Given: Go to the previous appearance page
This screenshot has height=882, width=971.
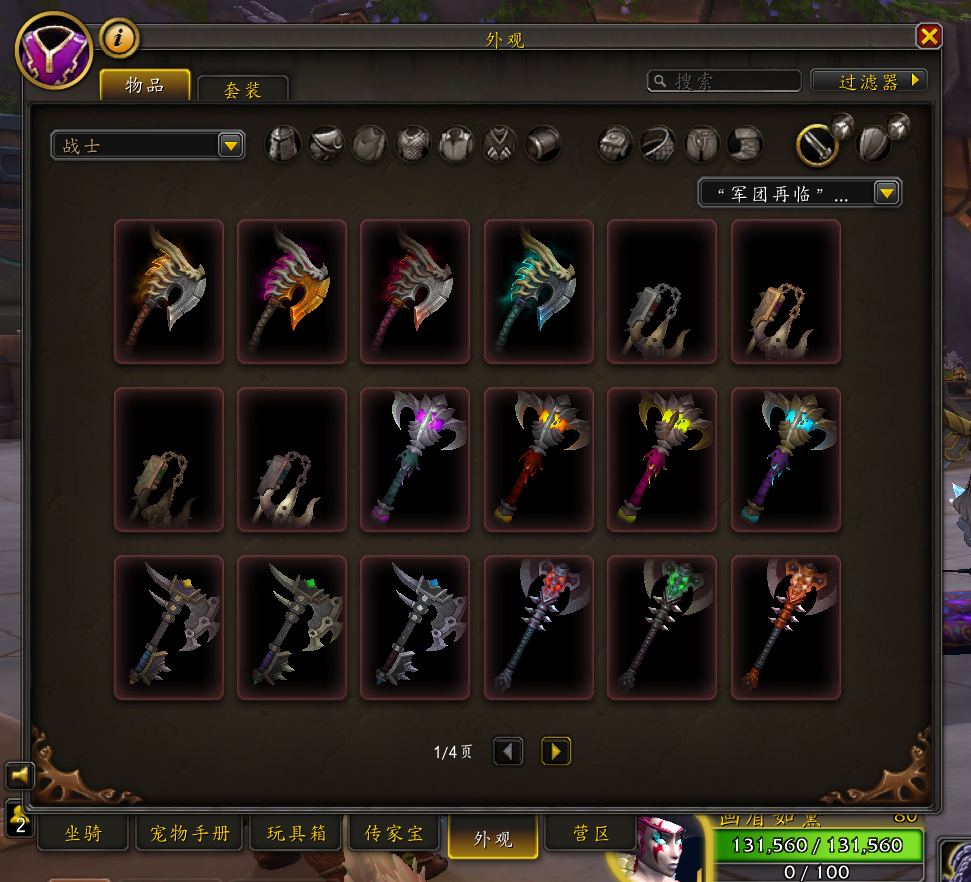Looking at the screenshot, I should (508, 751).
